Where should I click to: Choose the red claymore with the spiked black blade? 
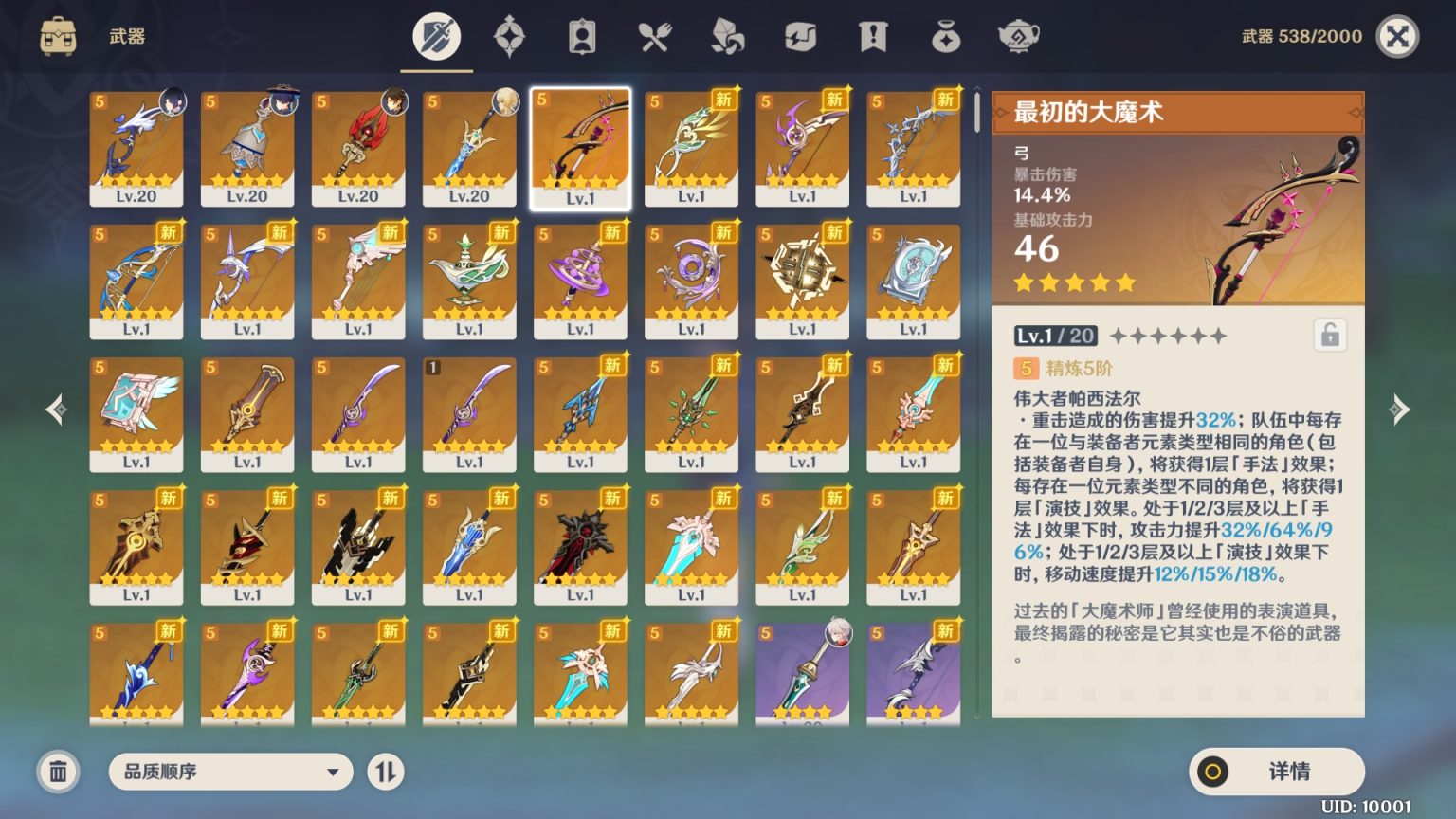pyautogui.click(x=580, y=546)
